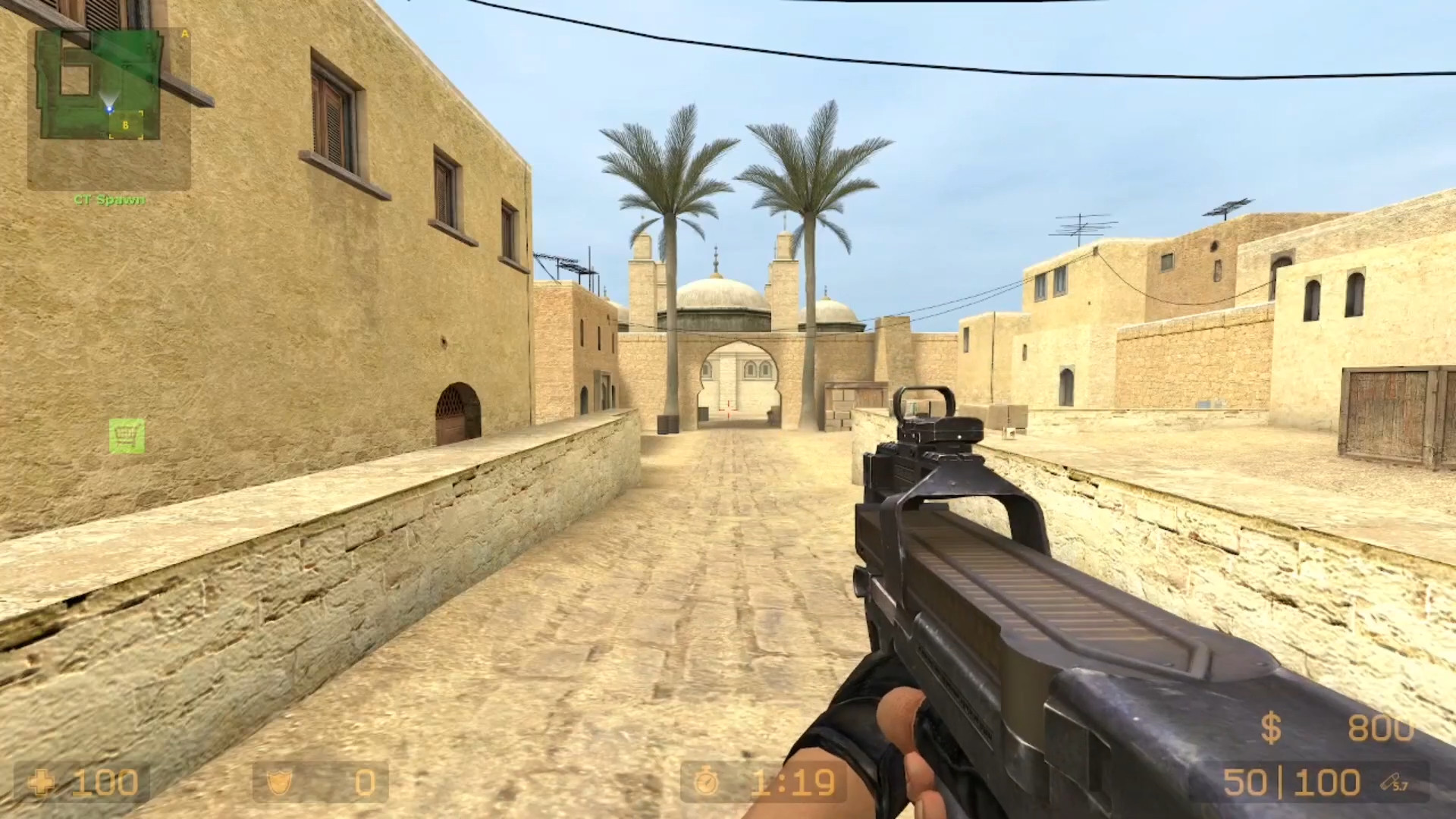Click the tallest palm tree
Viewport: 1456px width, 819px height.
811,190
